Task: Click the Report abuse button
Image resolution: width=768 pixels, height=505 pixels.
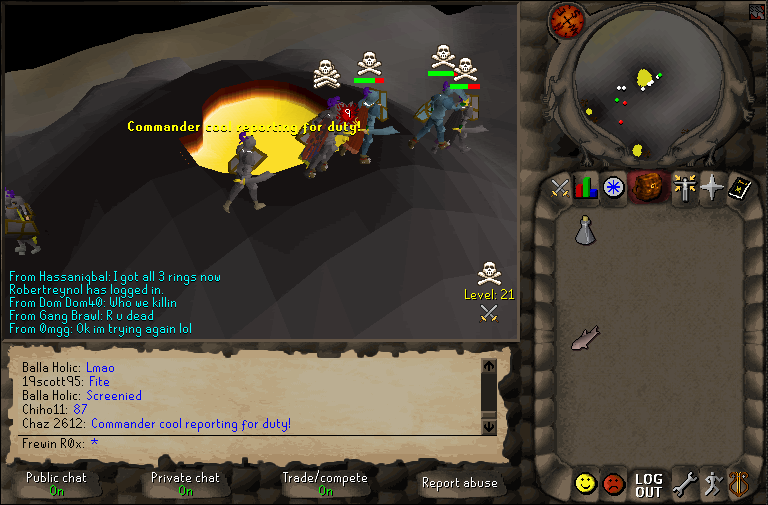Action: [x=460, y=483]
